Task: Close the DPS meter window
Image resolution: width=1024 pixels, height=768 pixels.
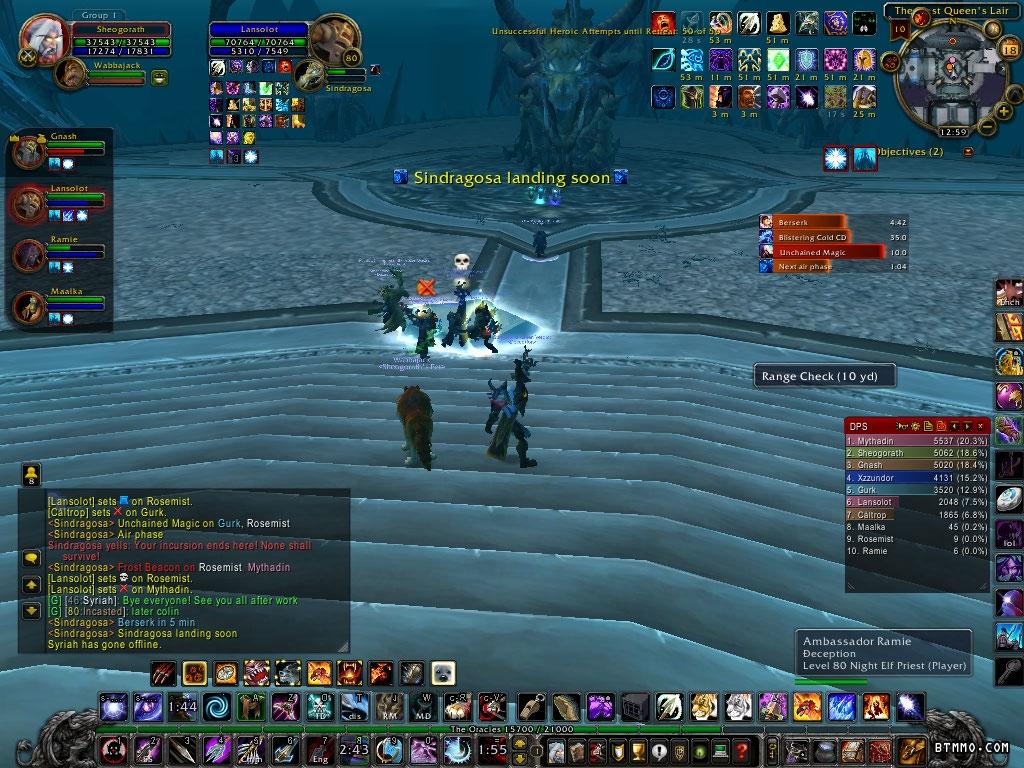Action: pos(981,426)
